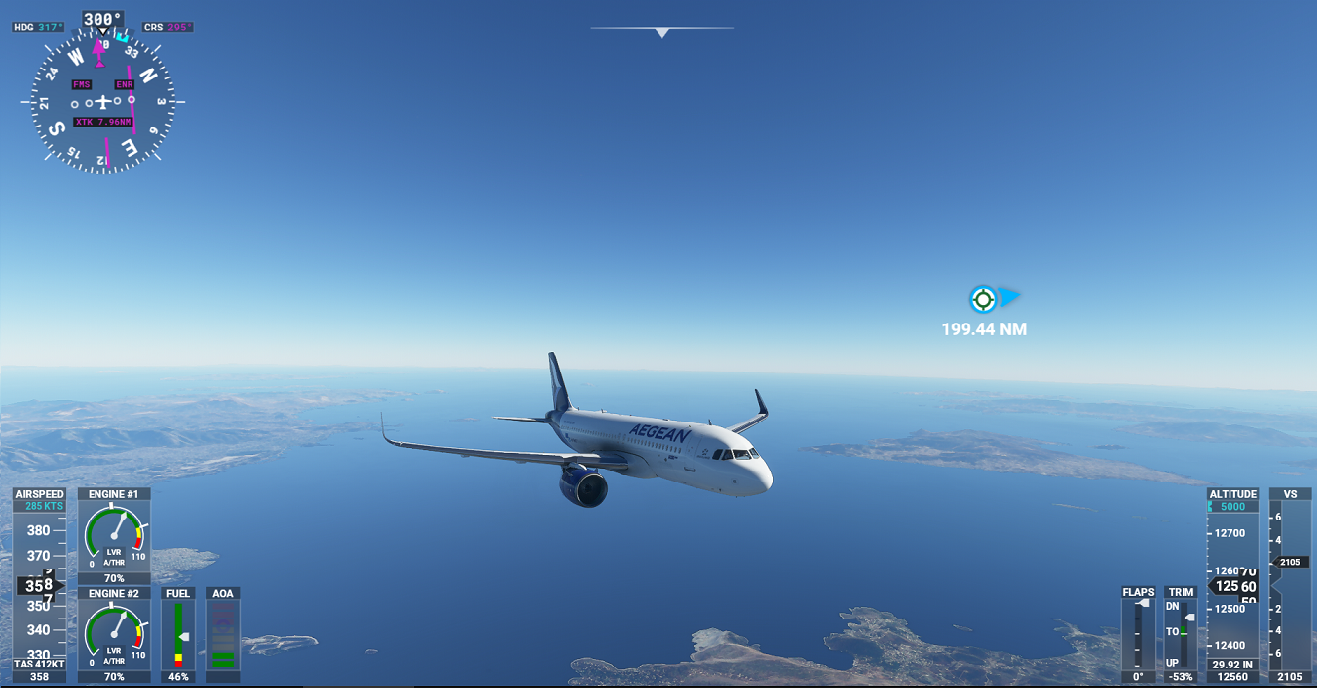Click the heading compass rose instrument
1317x688 pixels.
[103, 102]
